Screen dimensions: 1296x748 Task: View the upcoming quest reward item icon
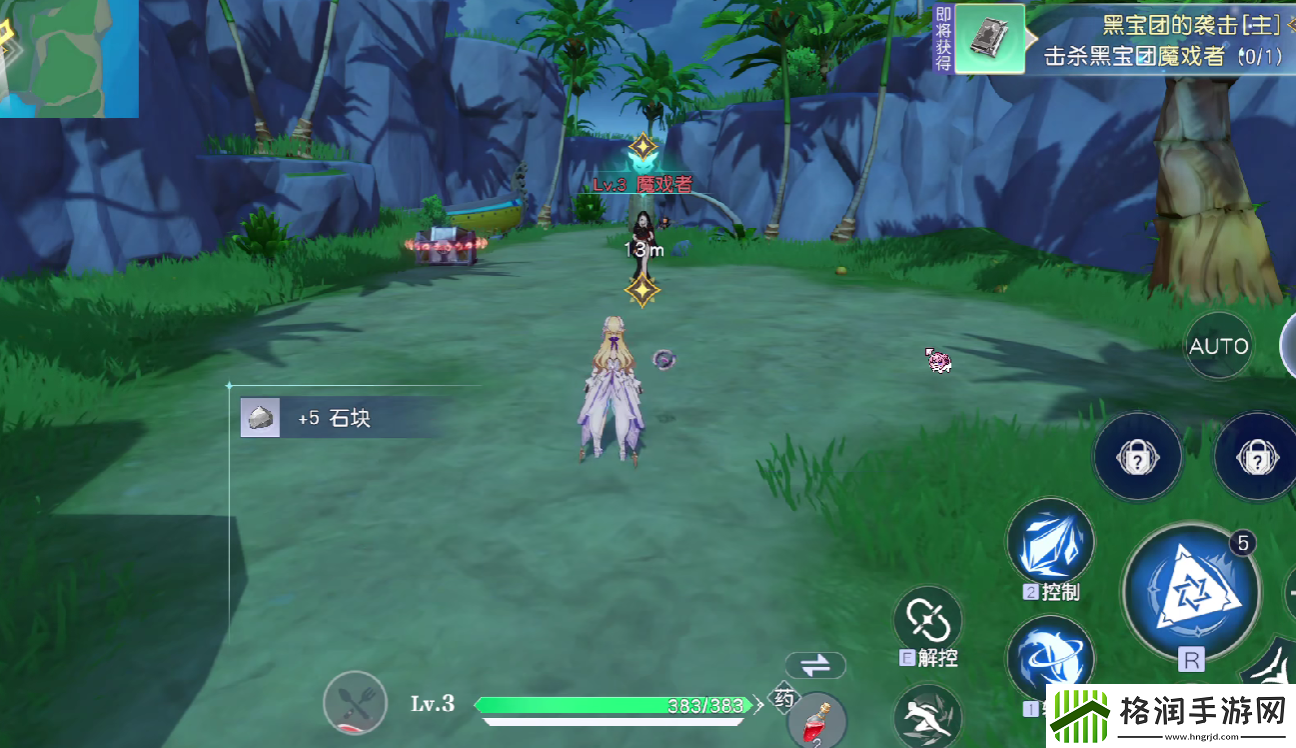coord(989,39)
